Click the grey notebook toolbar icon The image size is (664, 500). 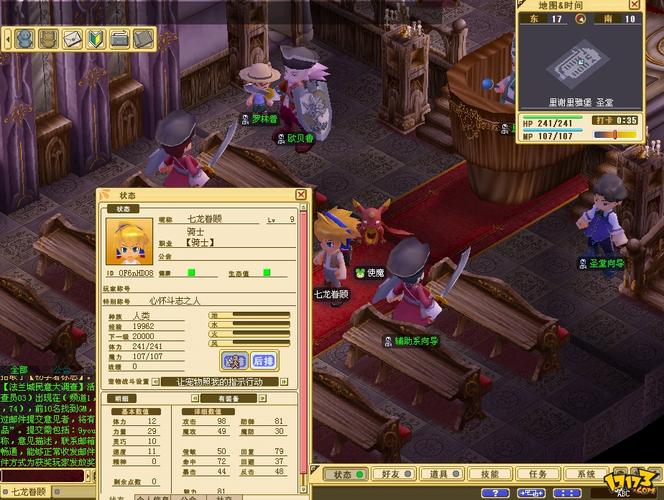coord(143,39)
